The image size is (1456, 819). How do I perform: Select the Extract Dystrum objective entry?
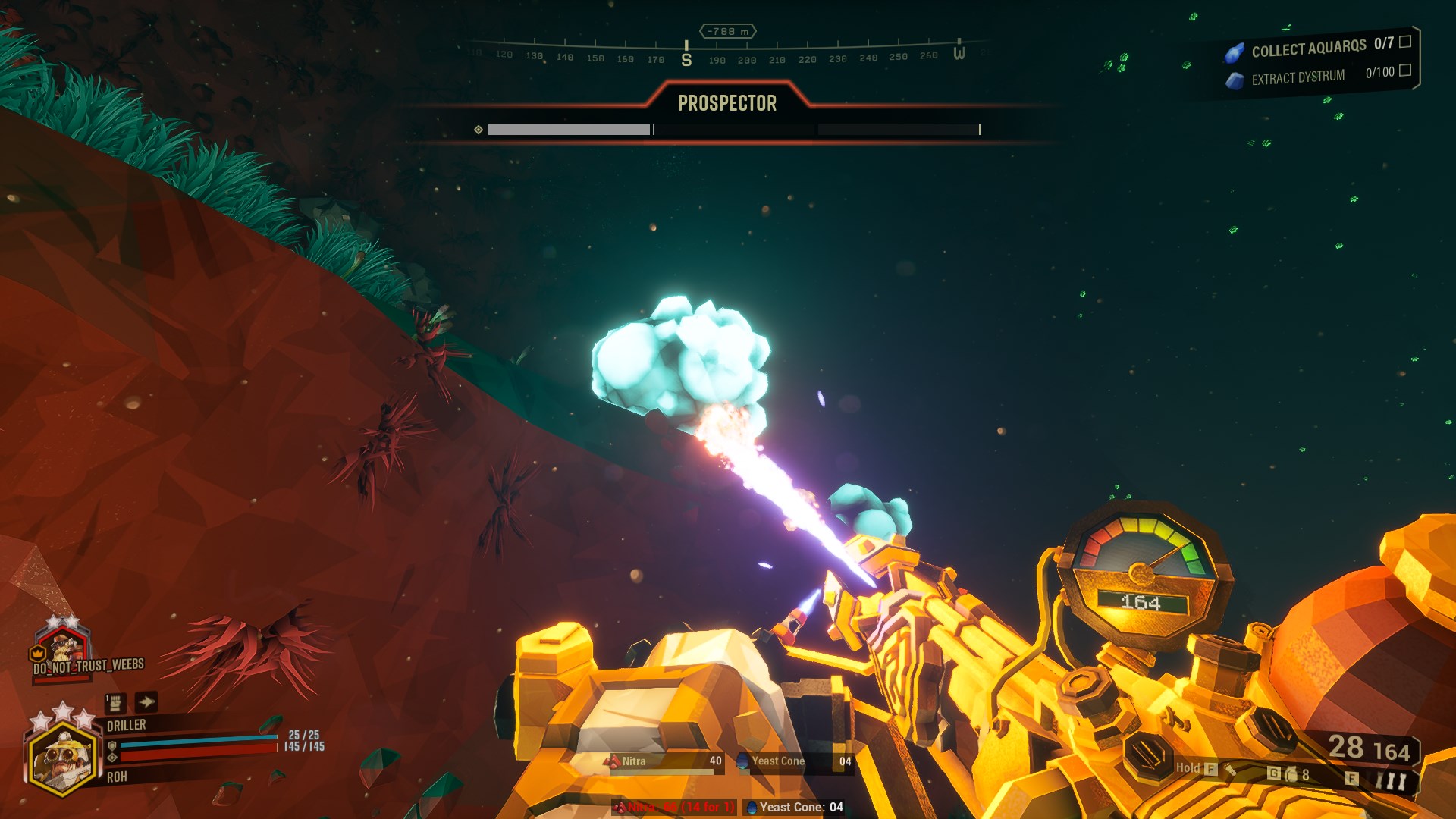coord(1318,76)
